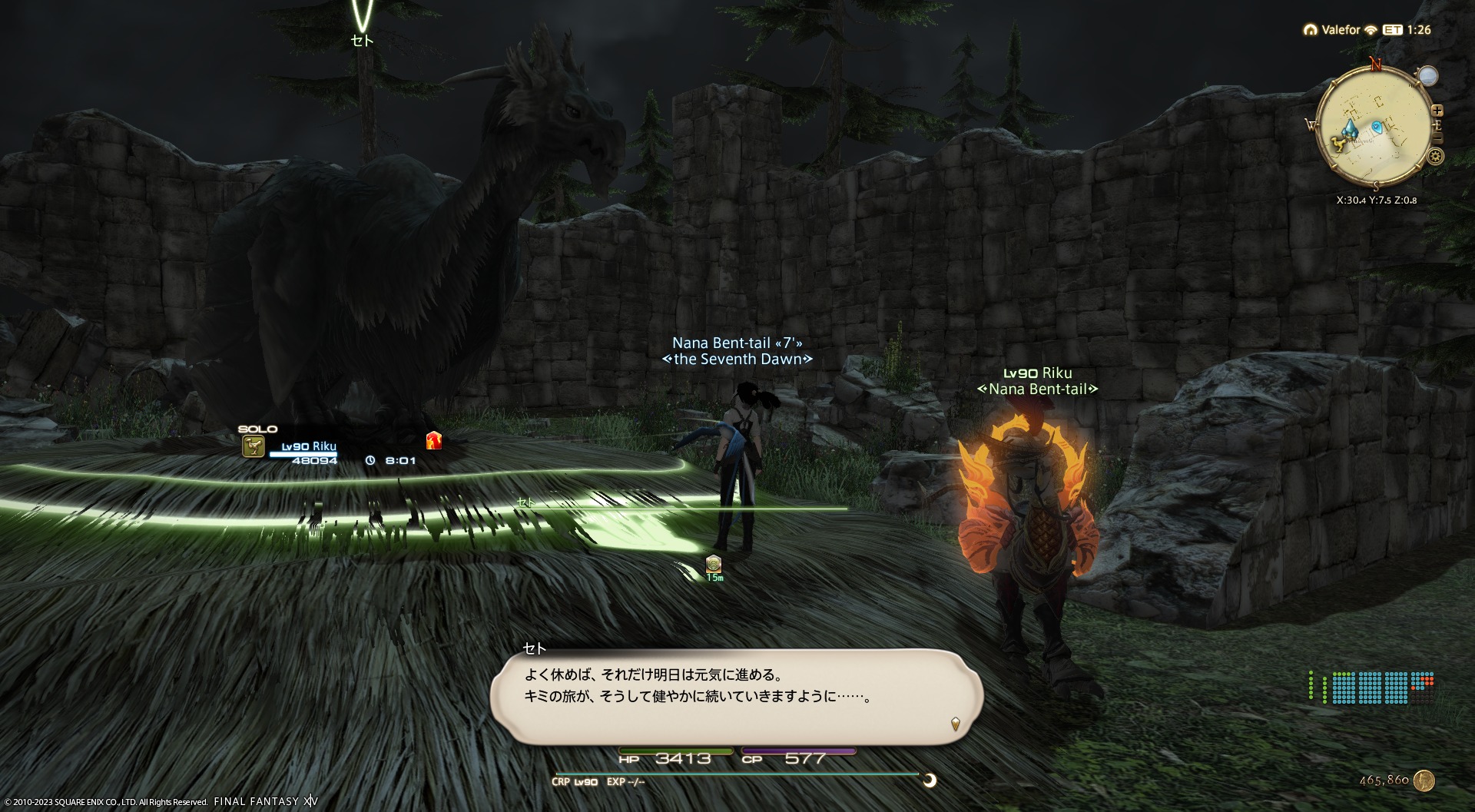Click the weather orb beside the minimap
This screenshot has height=812, width=1475.
1427,76
